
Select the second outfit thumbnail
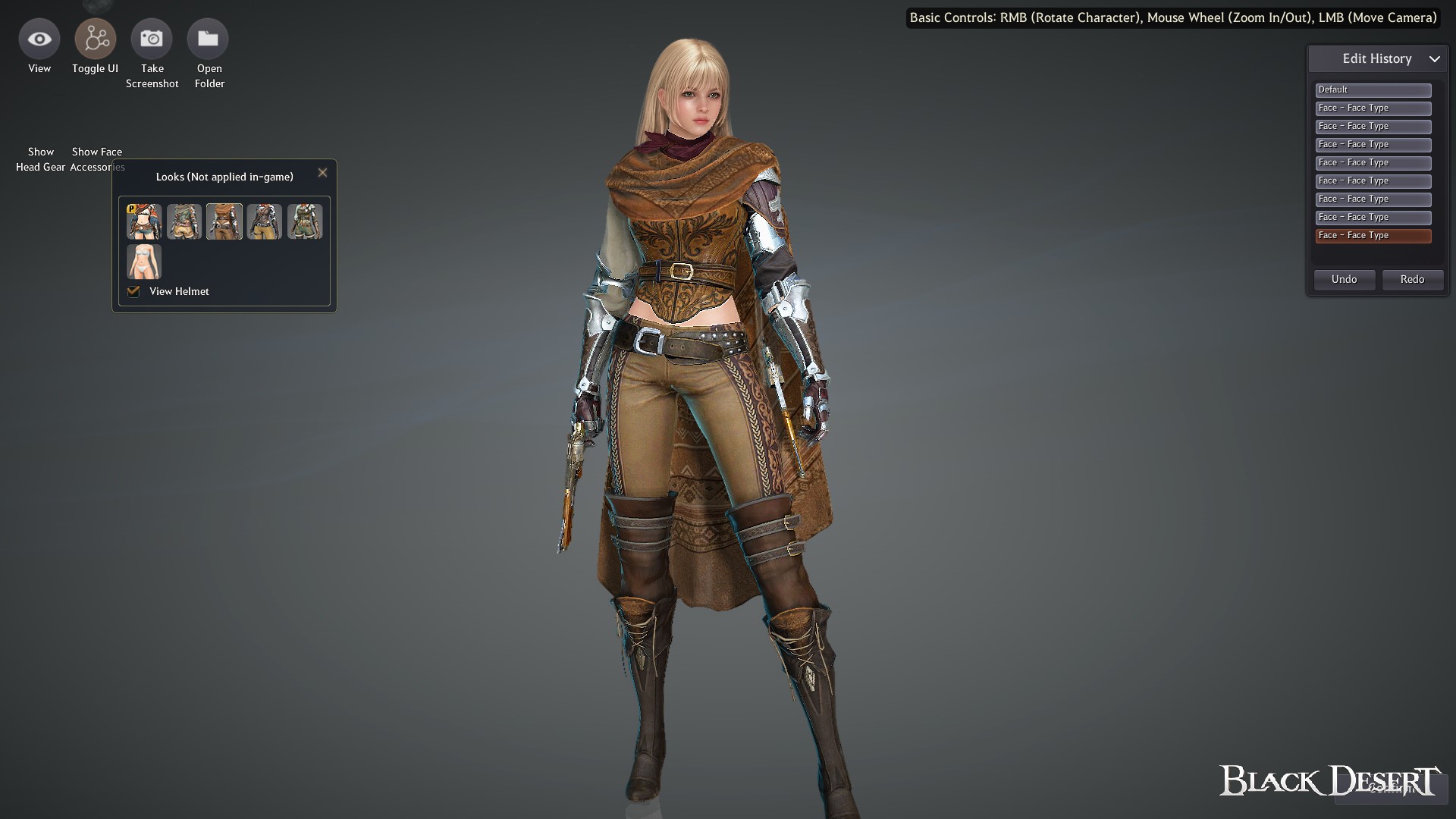click(x=184, y=221)
